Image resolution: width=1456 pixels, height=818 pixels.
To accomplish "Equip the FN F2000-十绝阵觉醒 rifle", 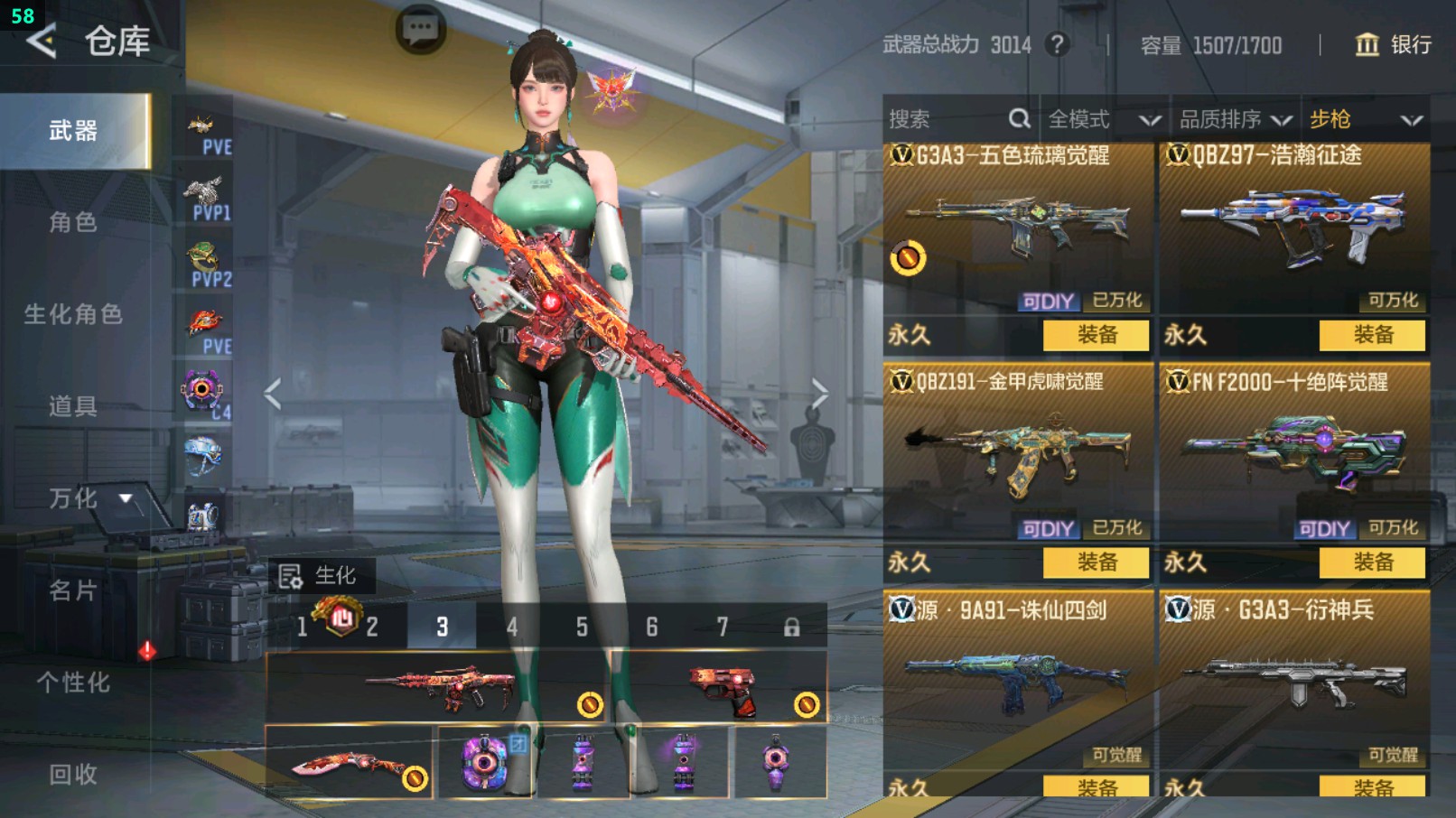I will coord(1372,562).
